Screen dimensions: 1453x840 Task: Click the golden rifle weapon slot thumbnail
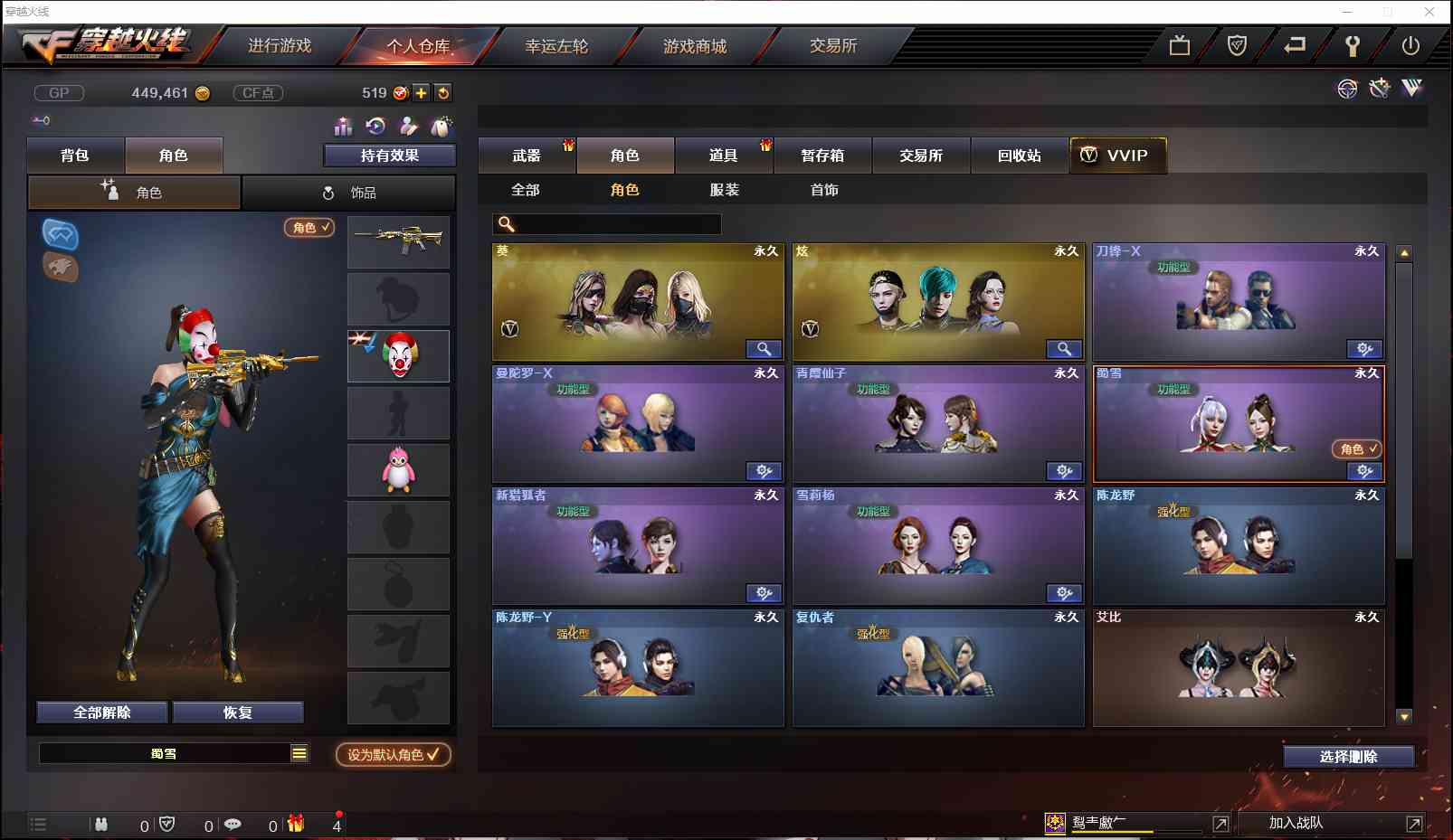pos(398,242)
